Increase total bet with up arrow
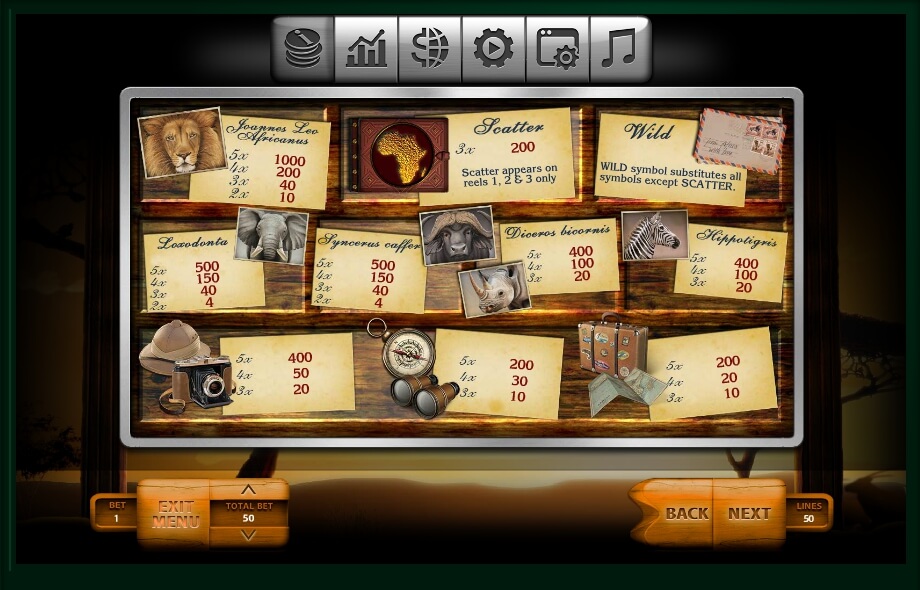Screen dimensions: 920x590 click(x=248, y=490)
